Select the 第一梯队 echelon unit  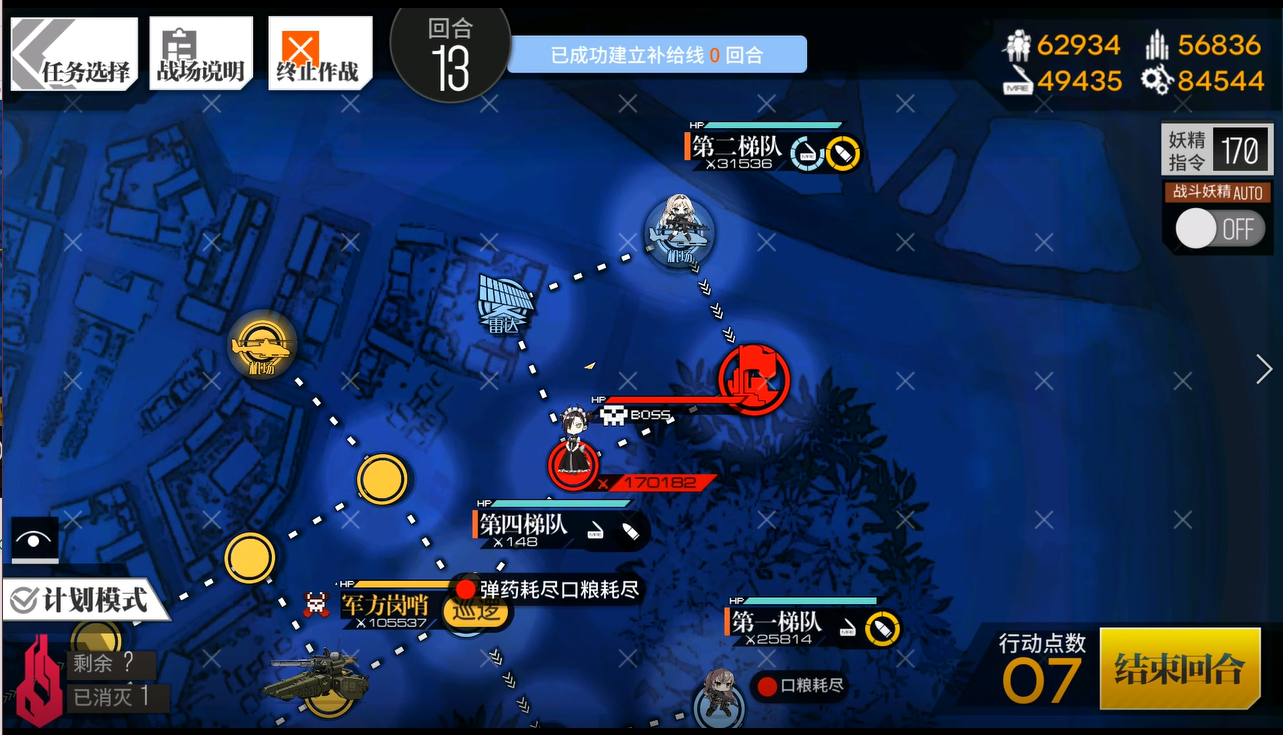click(718, 696)
